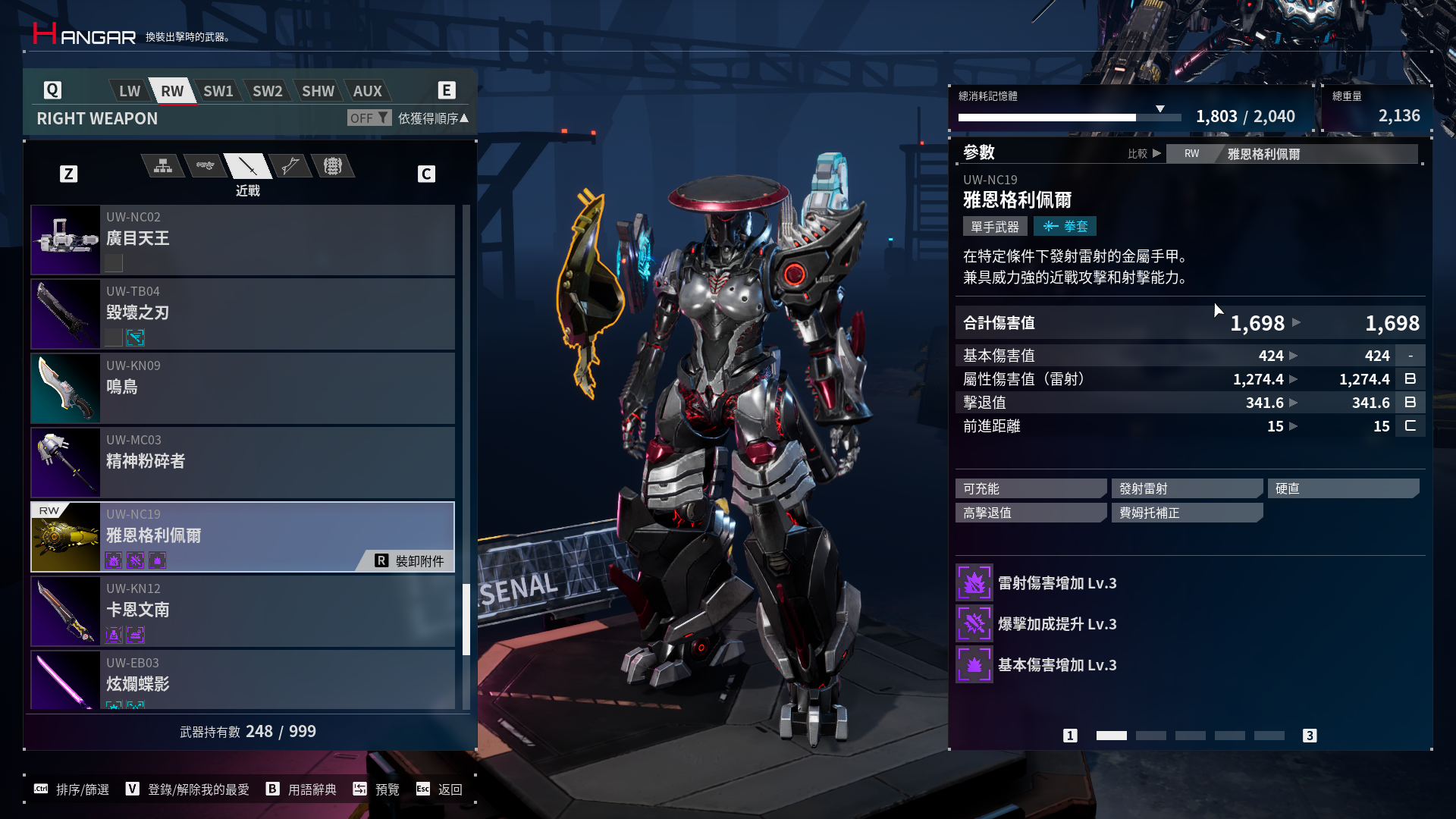Click the 雷射傷害增加 Lv.3 attachment icon
Screen dimensions: 1456x819
pos(974,582)
